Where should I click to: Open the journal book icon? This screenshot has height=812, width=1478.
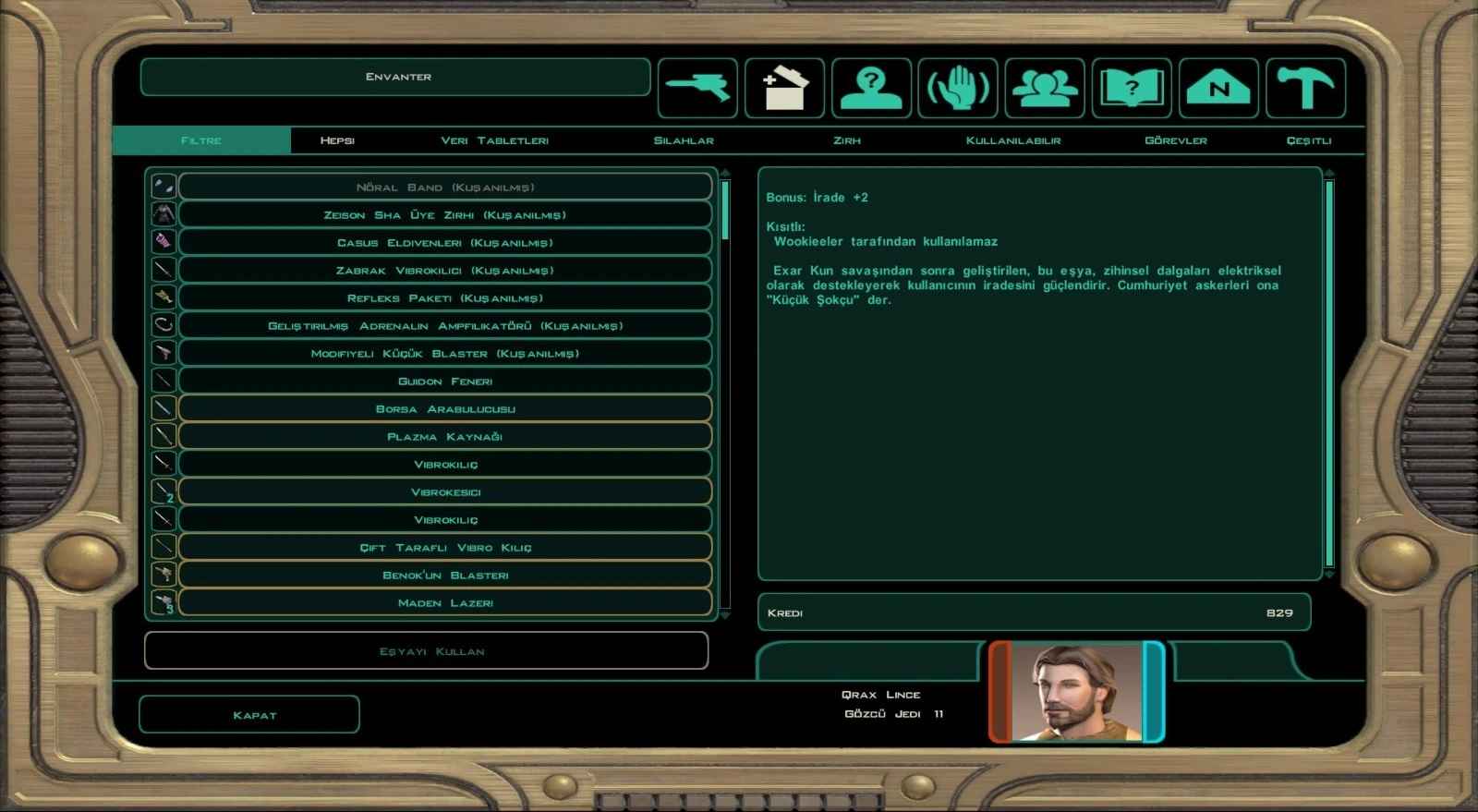pyautogui.click(x=1132, y=89)
